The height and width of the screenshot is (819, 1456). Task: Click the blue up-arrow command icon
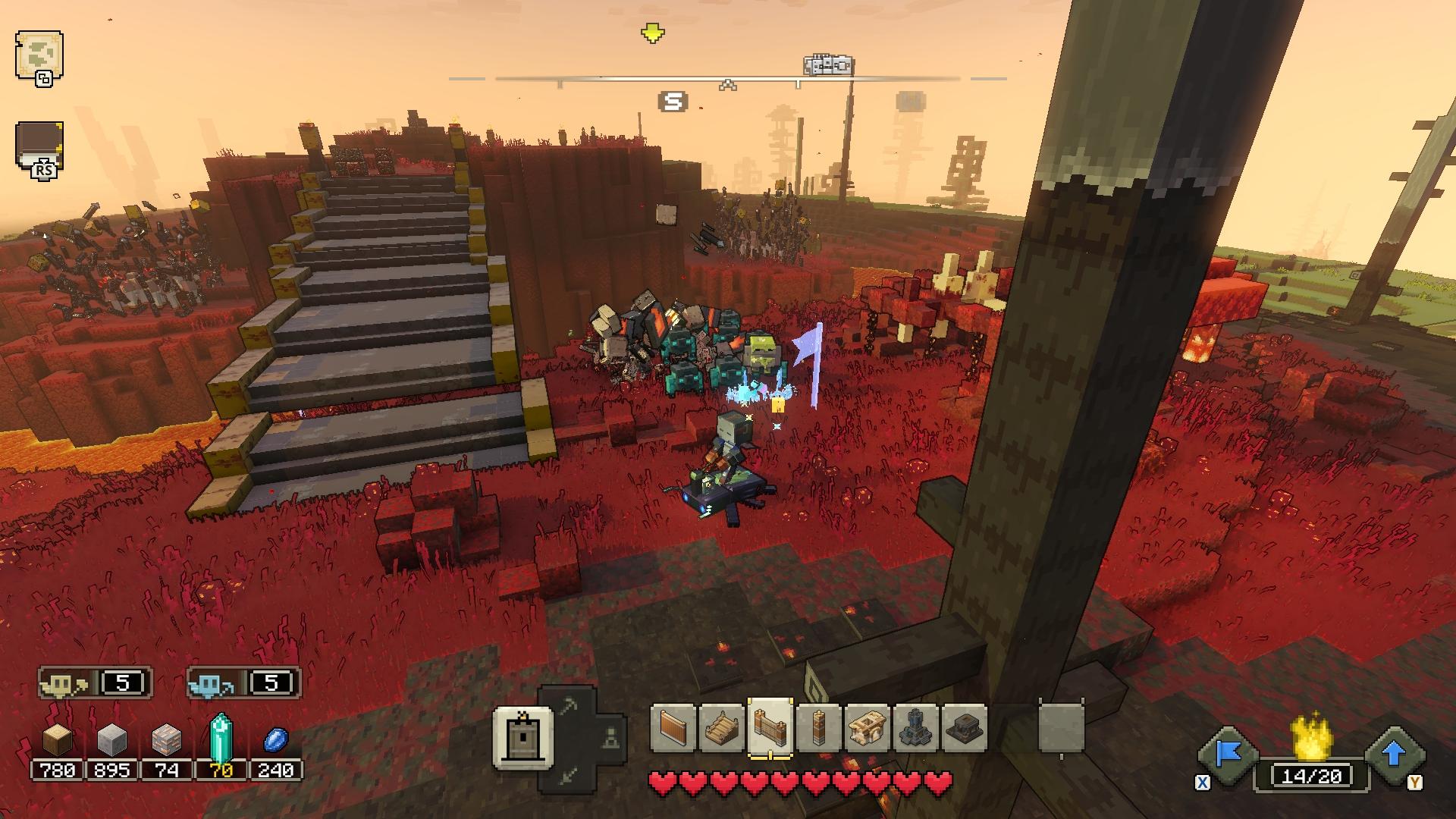pyautogui.click(x=1394, y=755)
